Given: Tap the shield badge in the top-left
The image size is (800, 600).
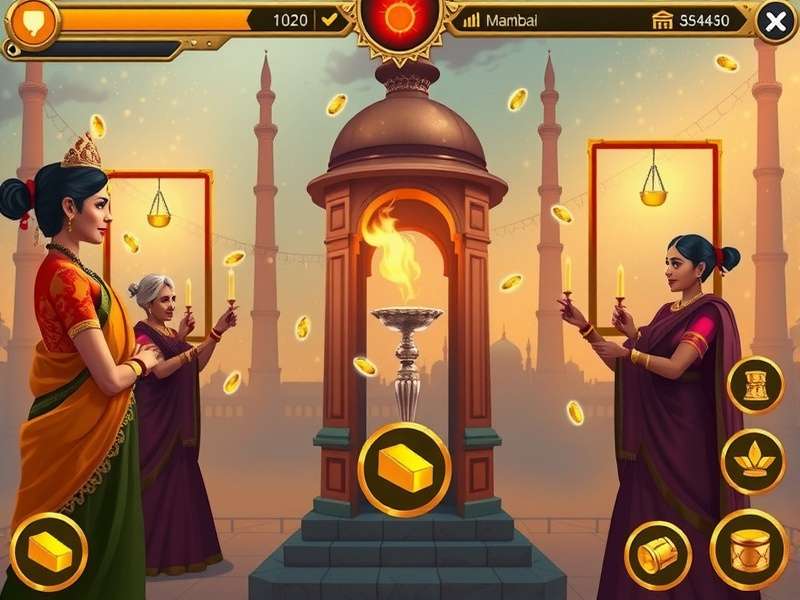Looking at the screenshot, I should point(31,24).
